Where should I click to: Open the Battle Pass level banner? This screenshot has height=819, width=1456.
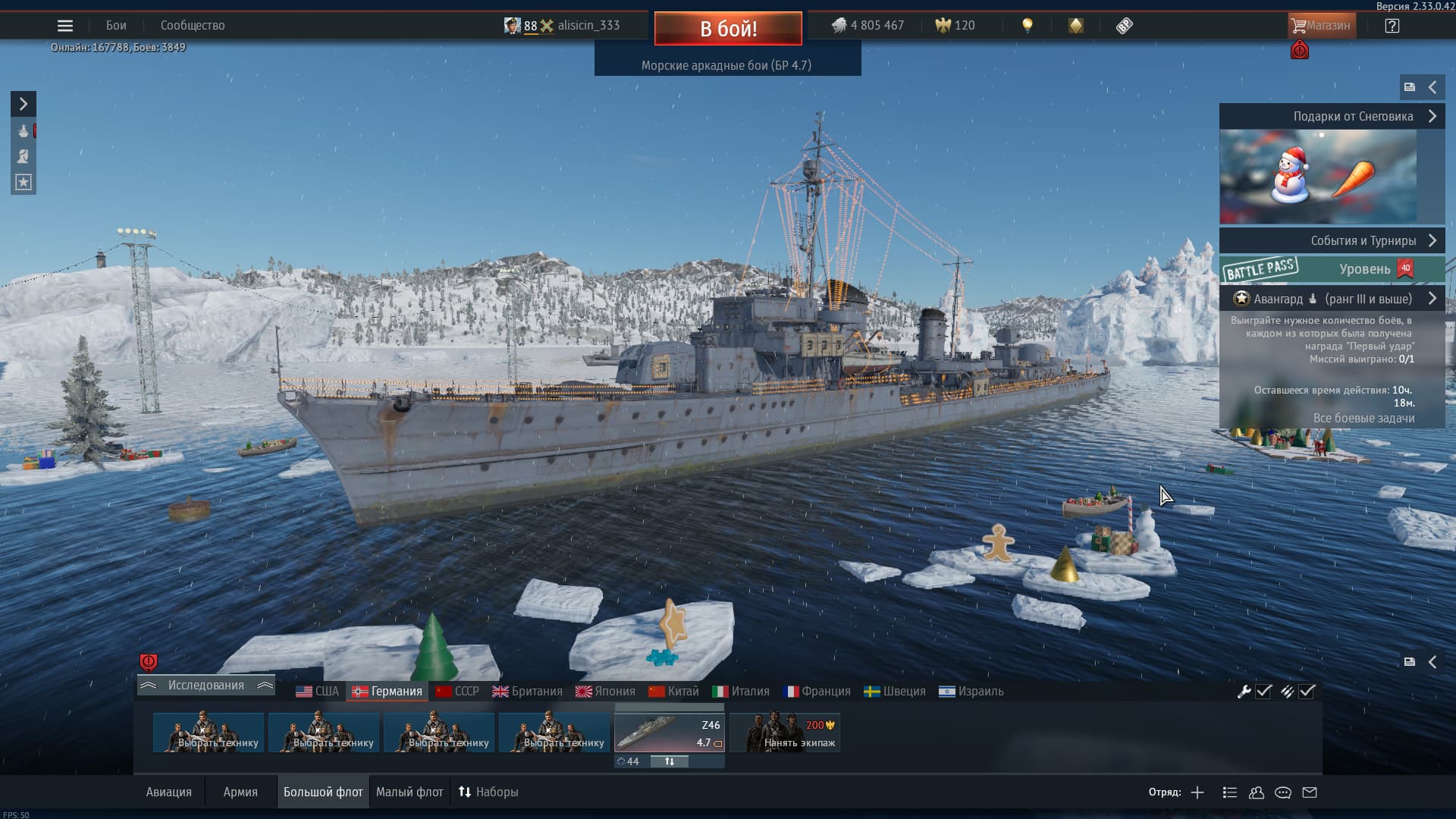(x=1332, y=269)
